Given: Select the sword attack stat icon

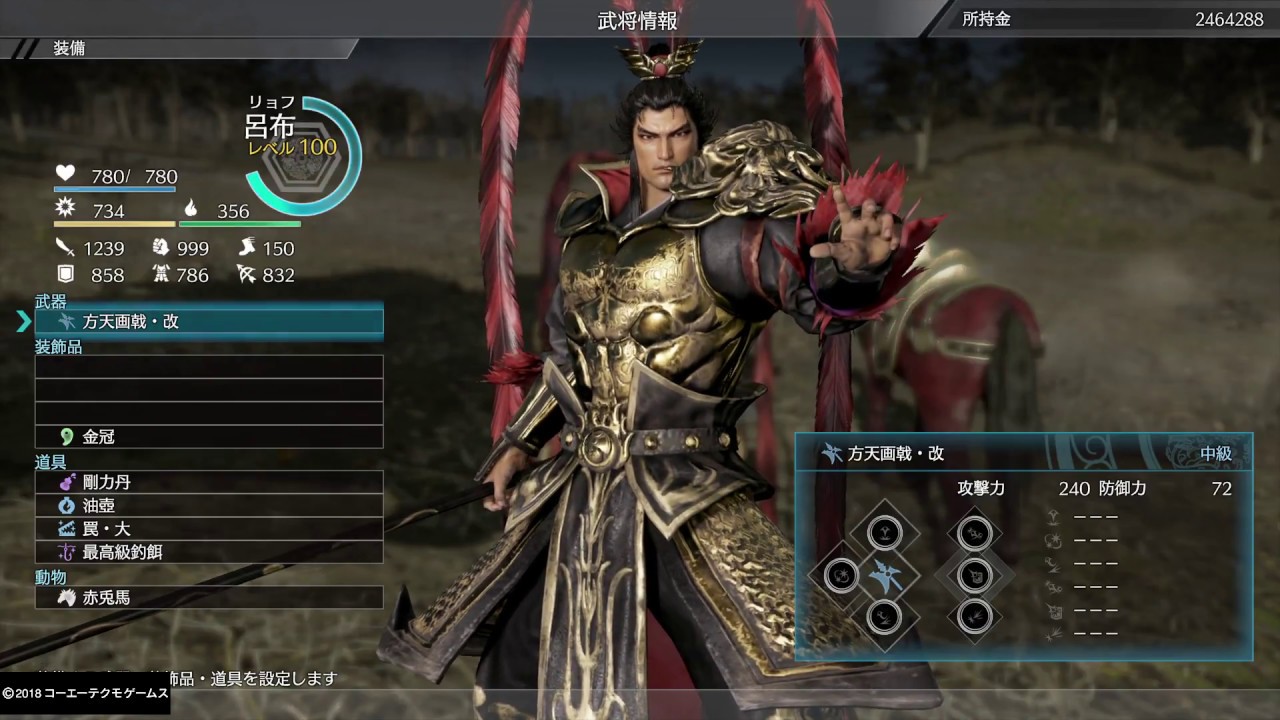Looking at the screenshot, I should 65,246.
